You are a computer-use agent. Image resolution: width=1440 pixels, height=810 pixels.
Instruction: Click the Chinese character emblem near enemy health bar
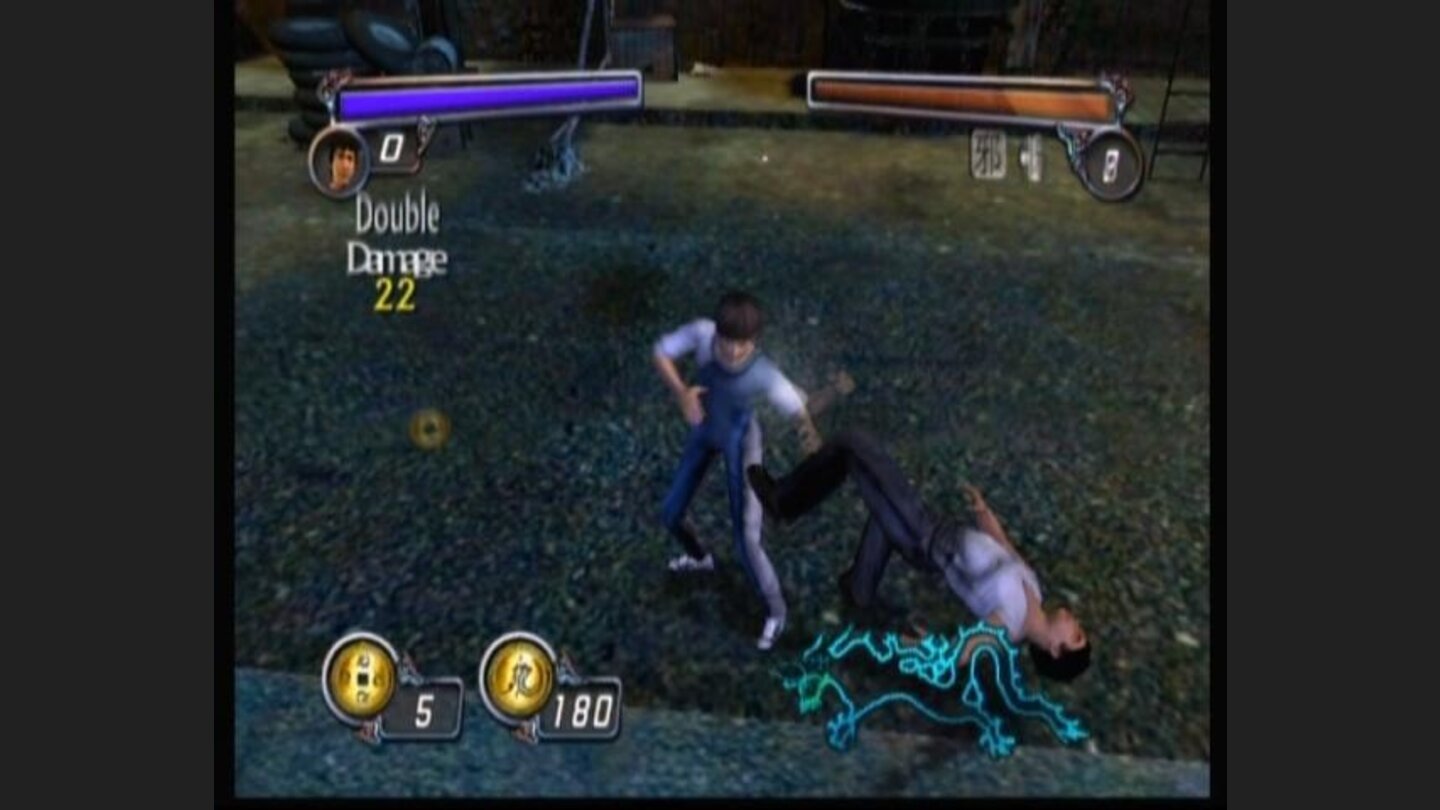[988, 155]
